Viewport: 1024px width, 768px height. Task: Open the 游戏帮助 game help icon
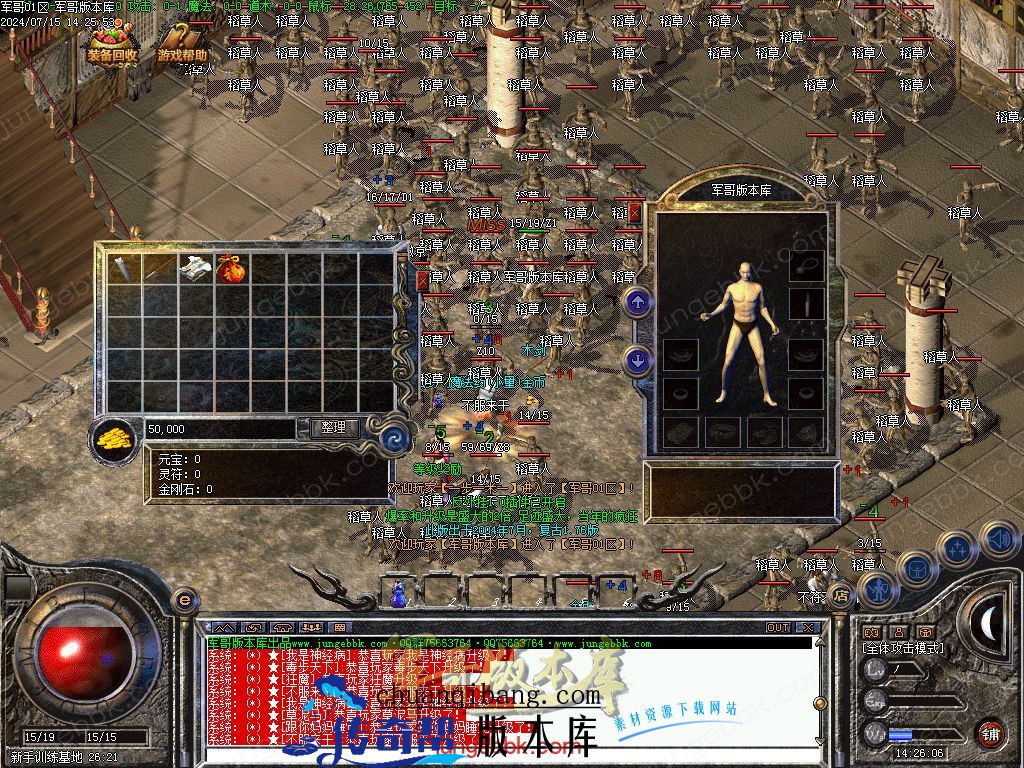(x=182, y=45)
